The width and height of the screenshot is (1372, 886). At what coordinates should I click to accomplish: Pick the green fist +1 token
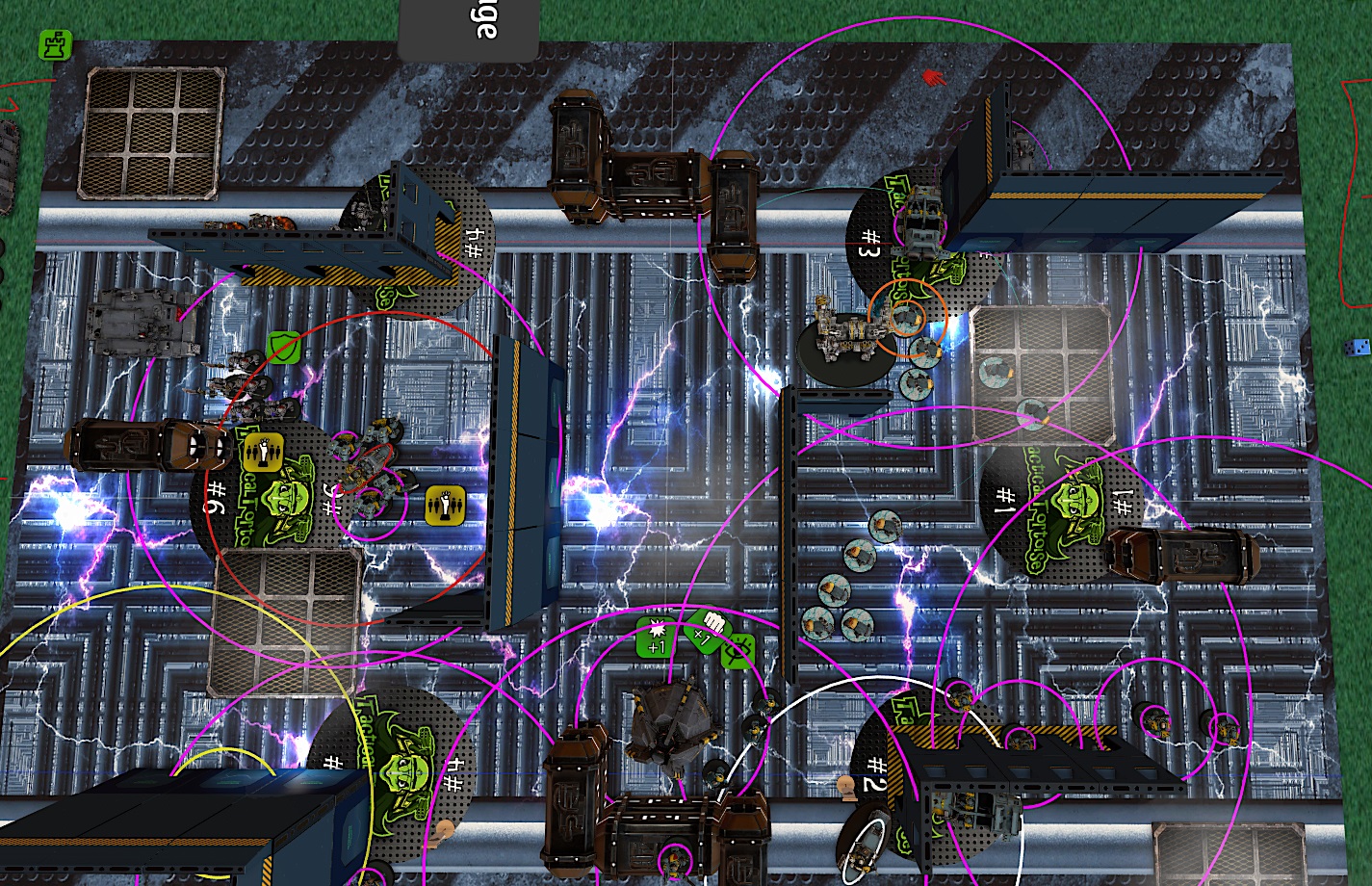[708, 629]
